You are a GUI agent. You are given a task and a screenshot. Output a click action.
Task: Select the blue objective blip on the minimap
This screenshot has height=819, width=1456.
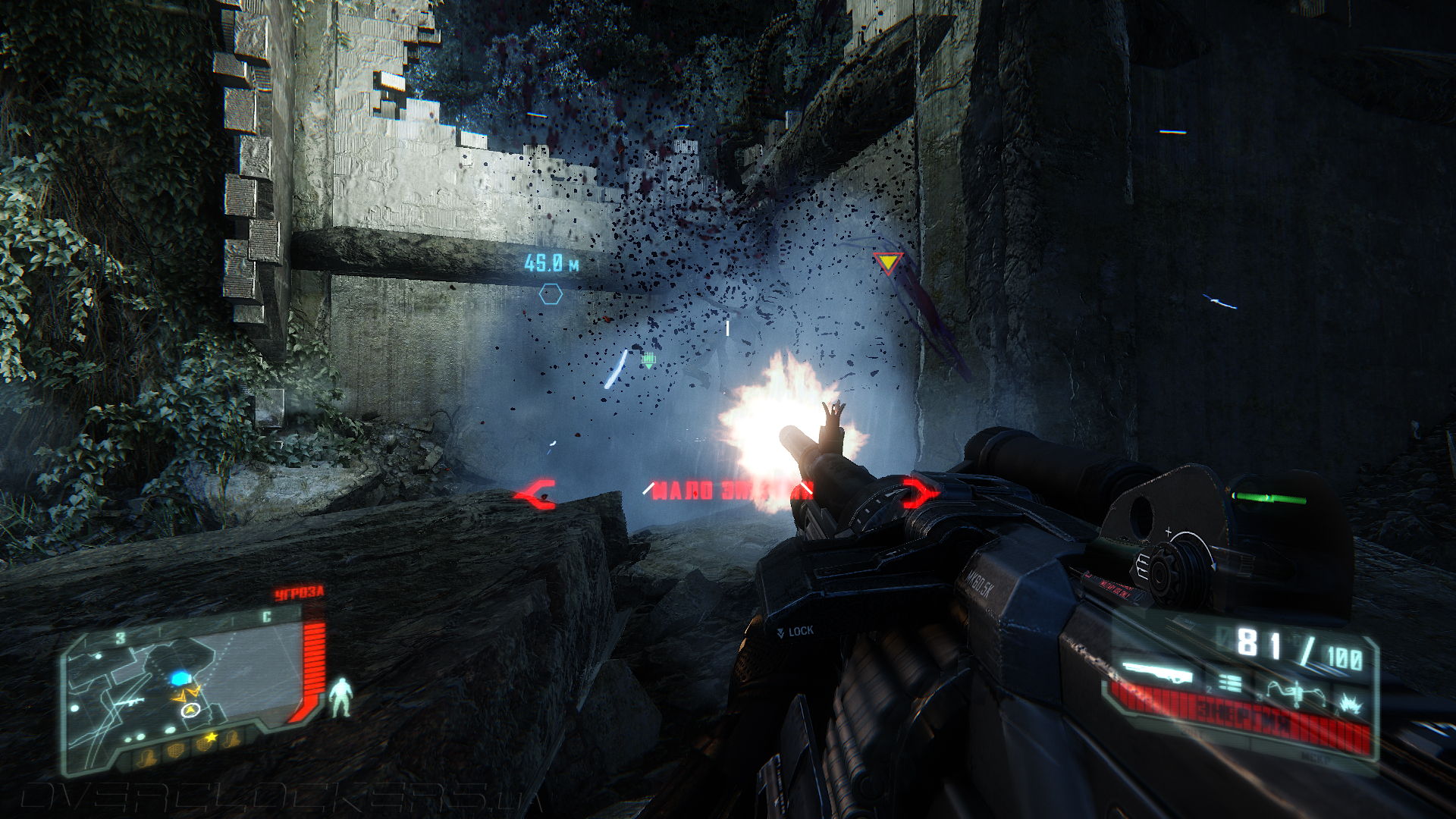point(180,677)
